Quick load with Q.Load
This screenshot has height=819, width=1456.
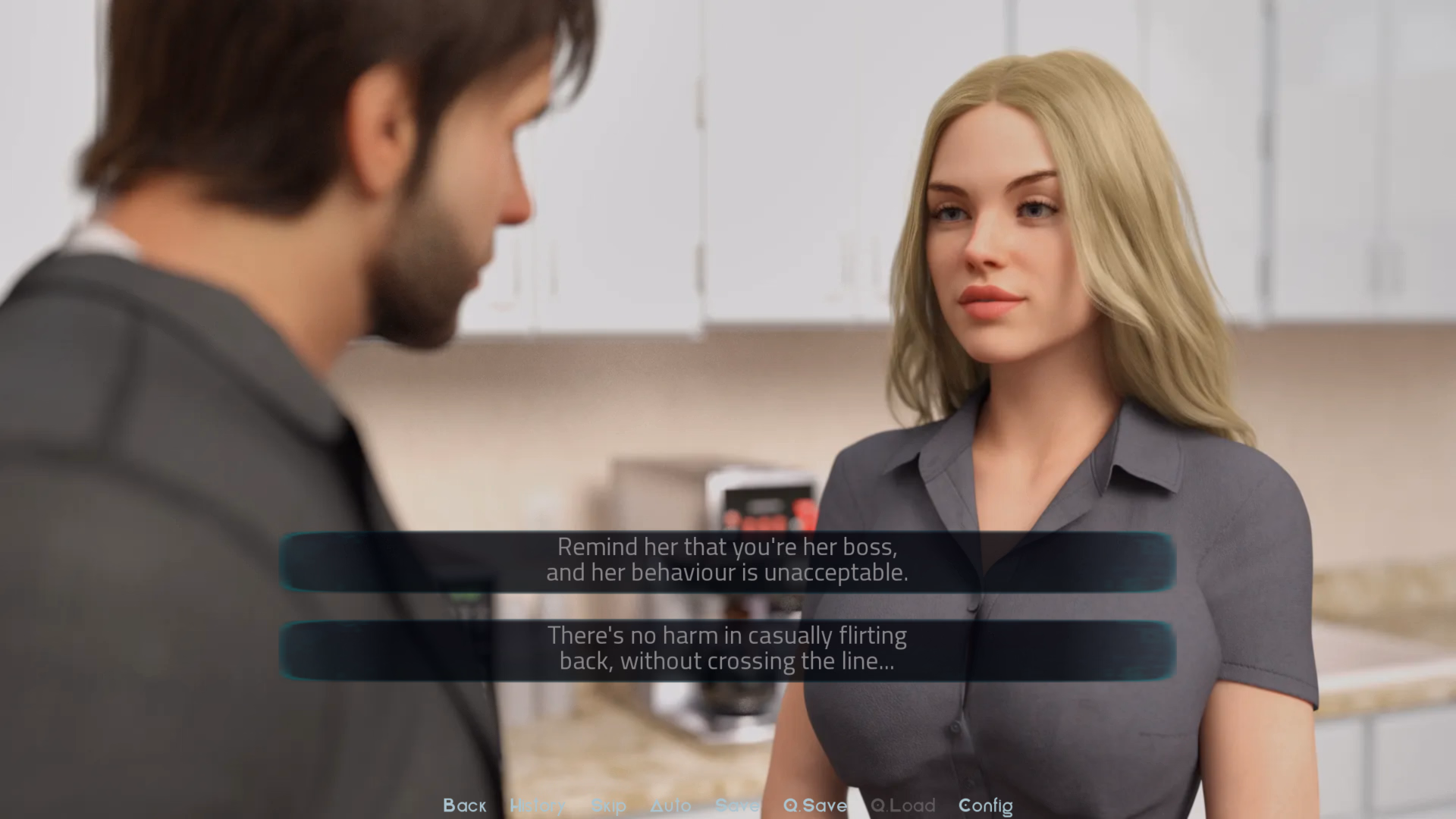point(902,805)
